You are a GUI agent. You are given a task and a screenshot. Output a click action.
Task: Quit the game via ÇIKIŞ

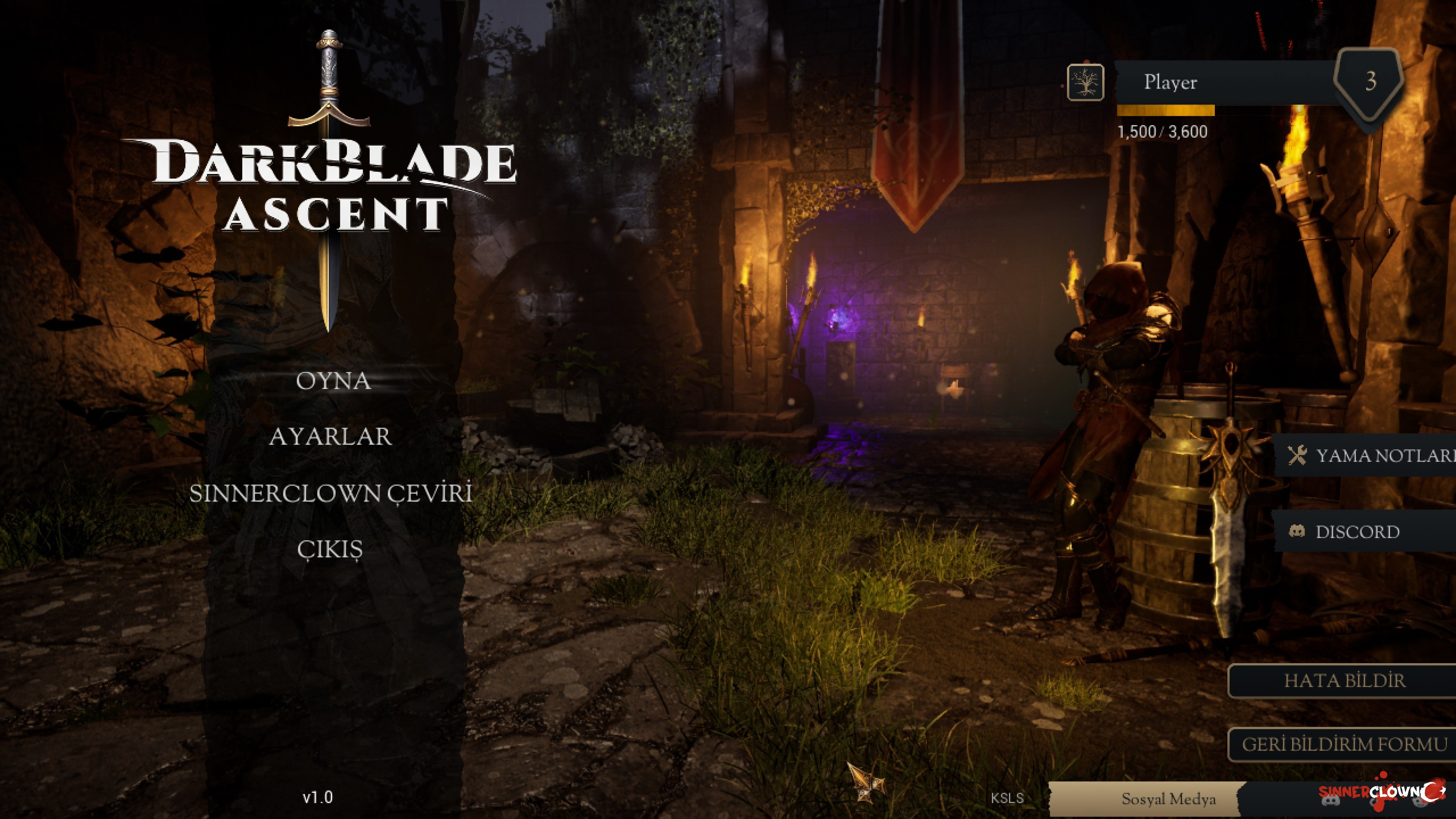point(329,549)
